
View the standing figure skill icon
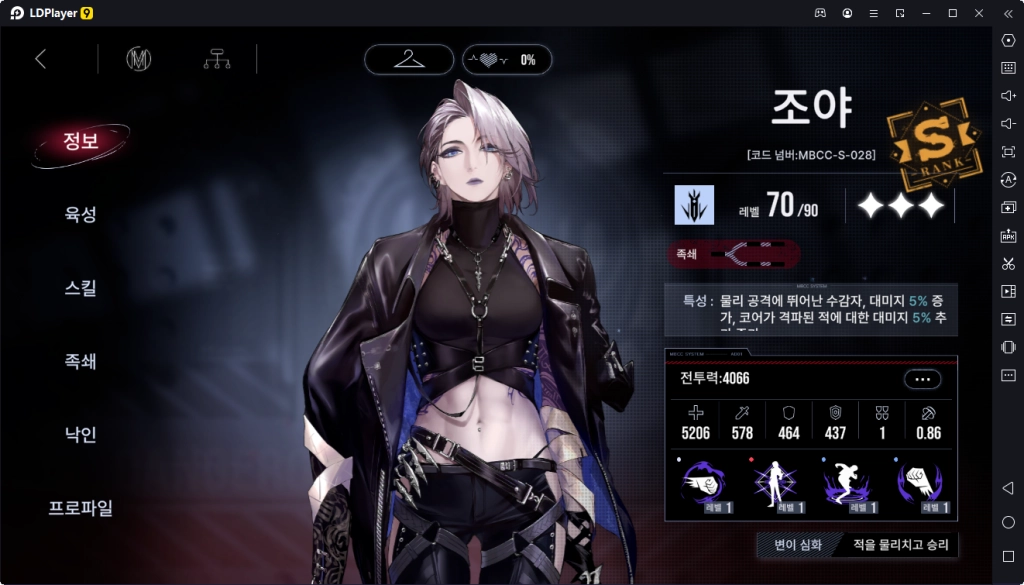(774, 485)
